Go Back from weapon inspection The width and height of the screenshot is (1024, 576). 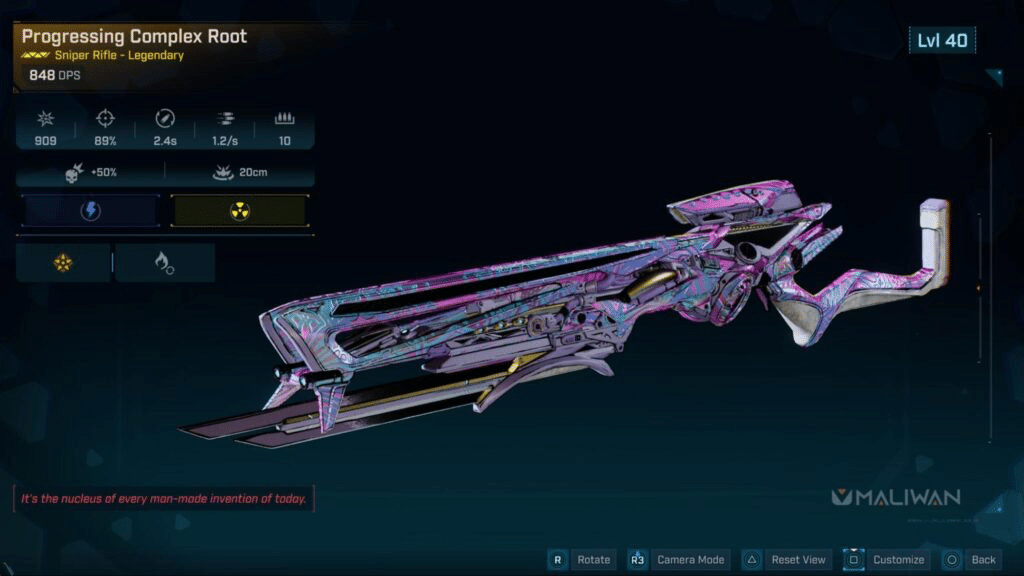click(x=983, y=560)
